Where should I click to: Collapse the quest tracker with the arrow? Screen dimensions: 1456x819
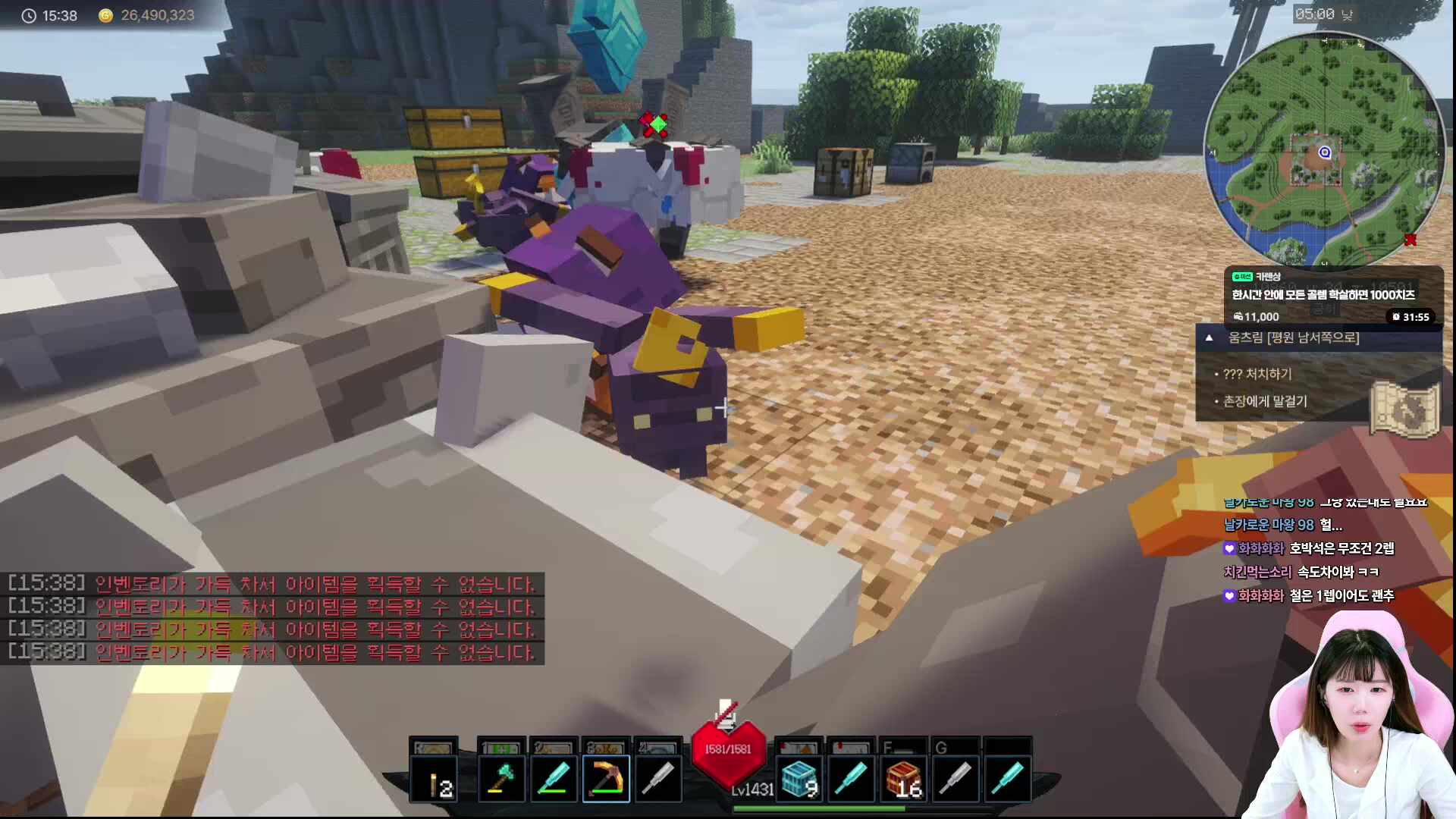pos(1210,338)
